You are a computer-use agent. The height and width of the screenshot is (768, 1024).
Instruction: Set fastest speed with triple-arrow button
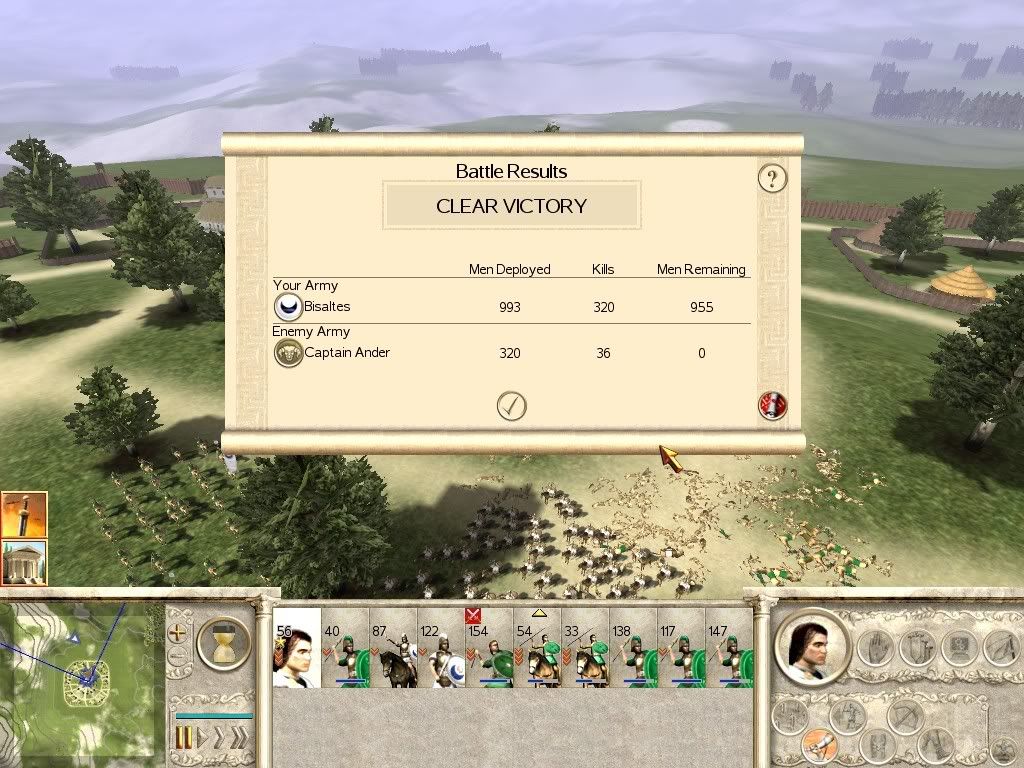click(x=240, y=739)
